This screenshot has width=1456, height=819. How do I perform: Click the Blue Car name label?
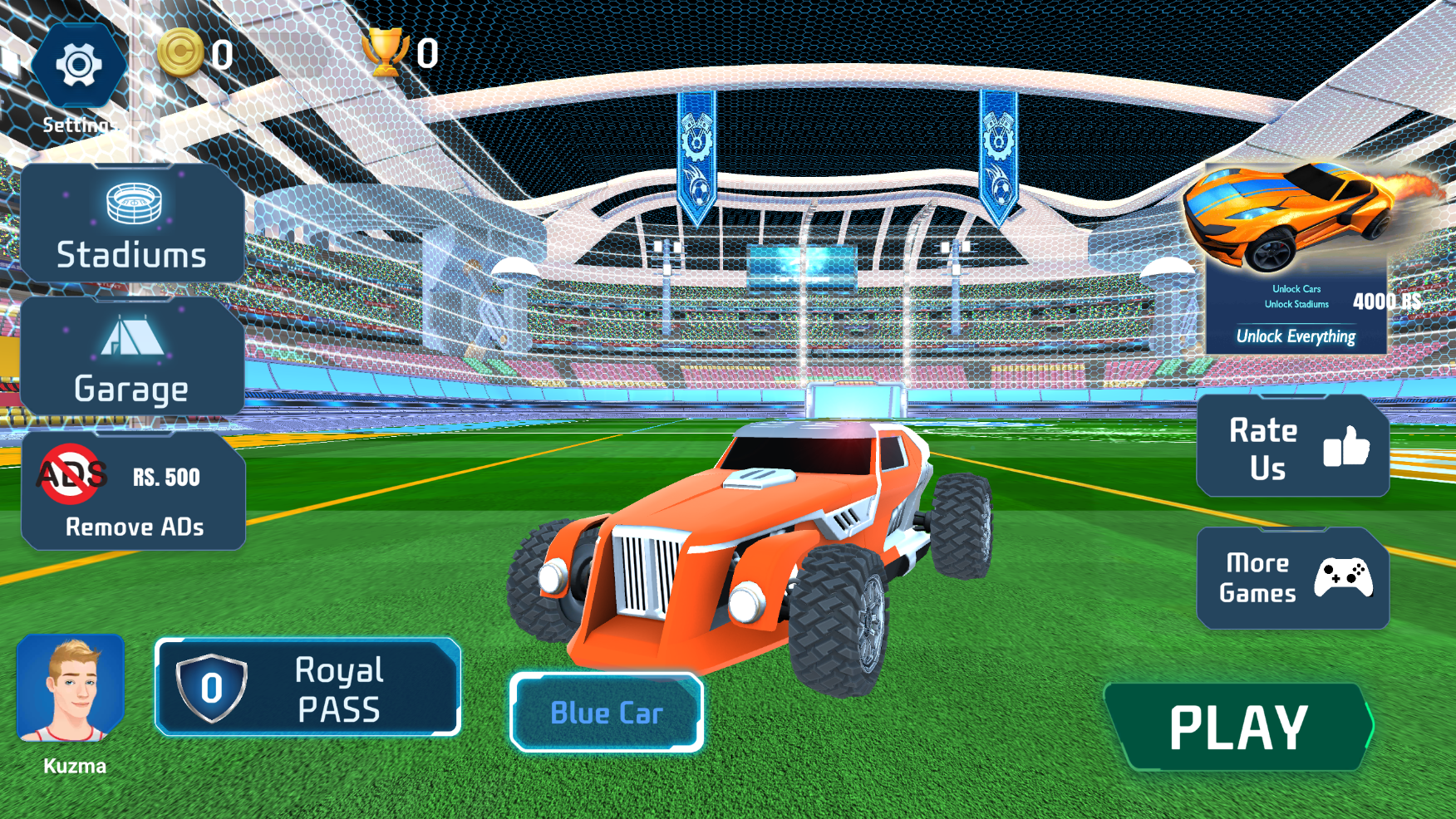pos(607,712)
